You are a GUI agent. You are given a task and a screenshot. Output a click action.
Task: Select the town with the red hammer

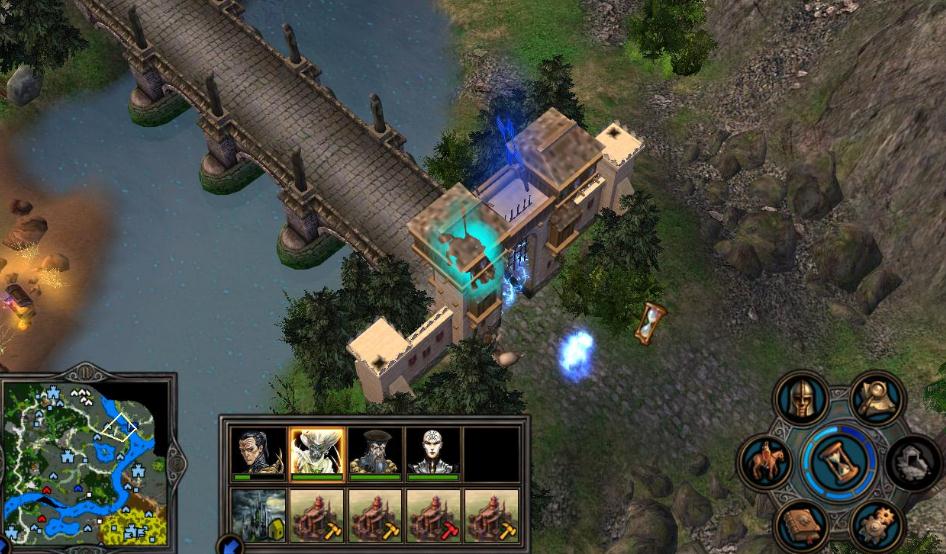point(434,515)
